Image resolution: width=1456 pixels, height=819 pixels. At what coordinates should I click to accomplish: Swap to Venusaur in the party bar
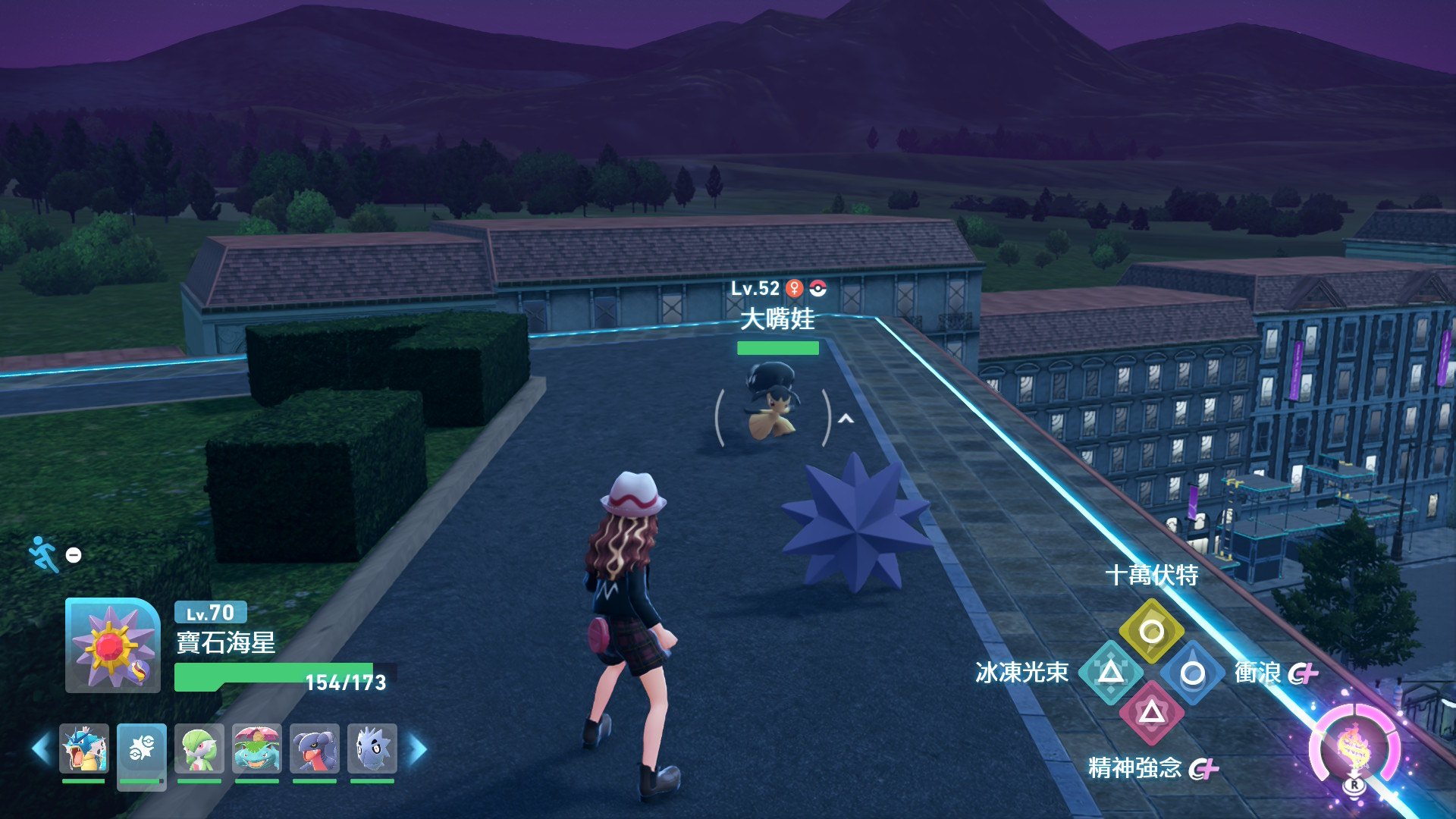(257, 748)
